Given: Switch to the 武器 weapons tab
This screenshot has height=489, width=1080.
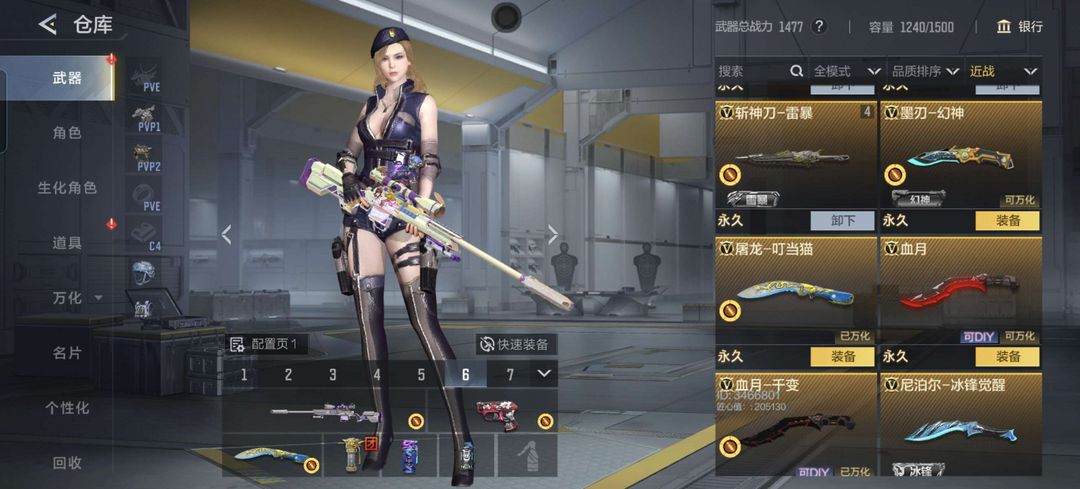Looking at the screenshot, I should tap(66, 78).
